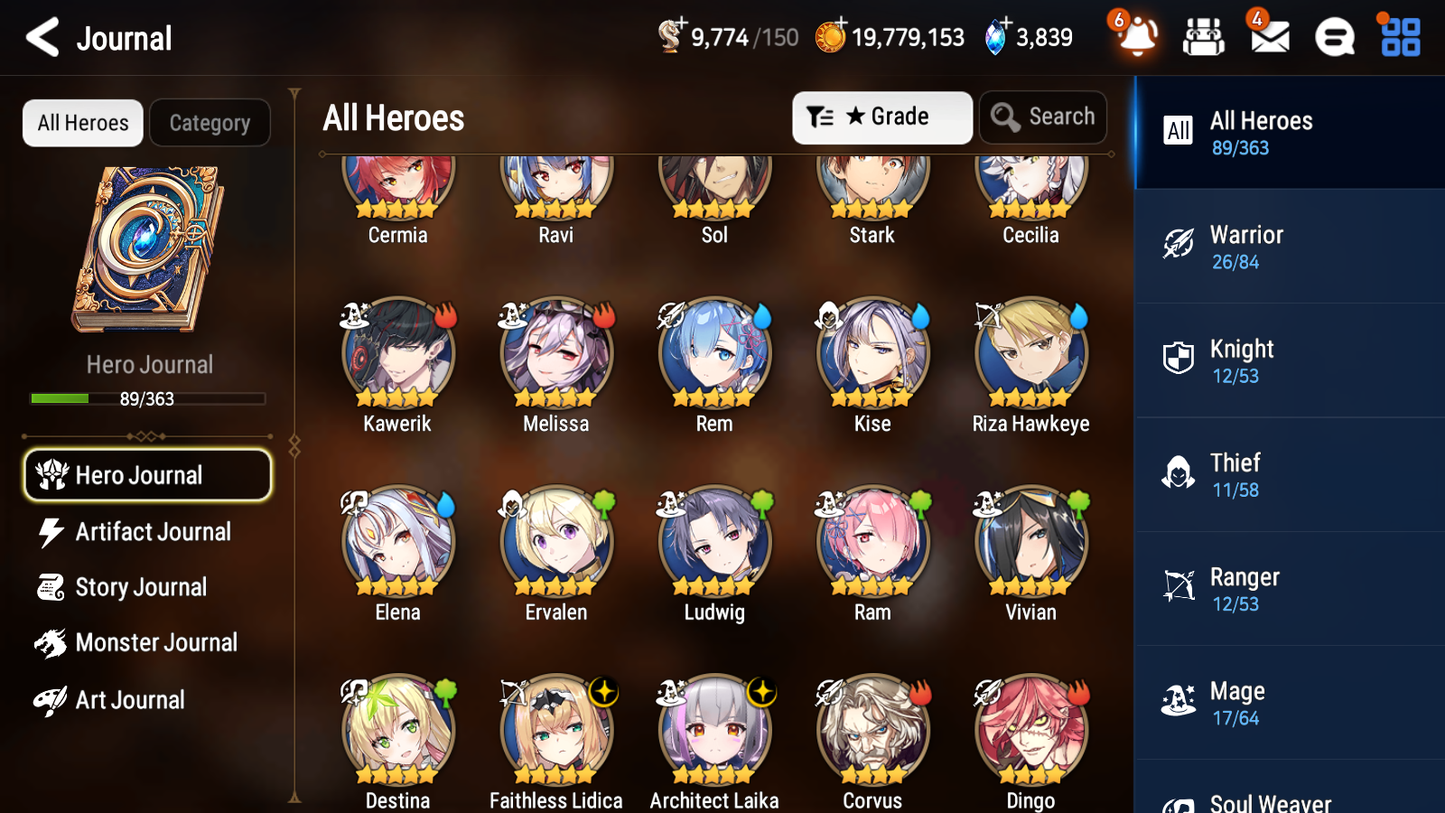Open the menu grid at the top right
The height and width of the screenshot is (813, 1445).
pyautogui.click(x=1399, y=36)
